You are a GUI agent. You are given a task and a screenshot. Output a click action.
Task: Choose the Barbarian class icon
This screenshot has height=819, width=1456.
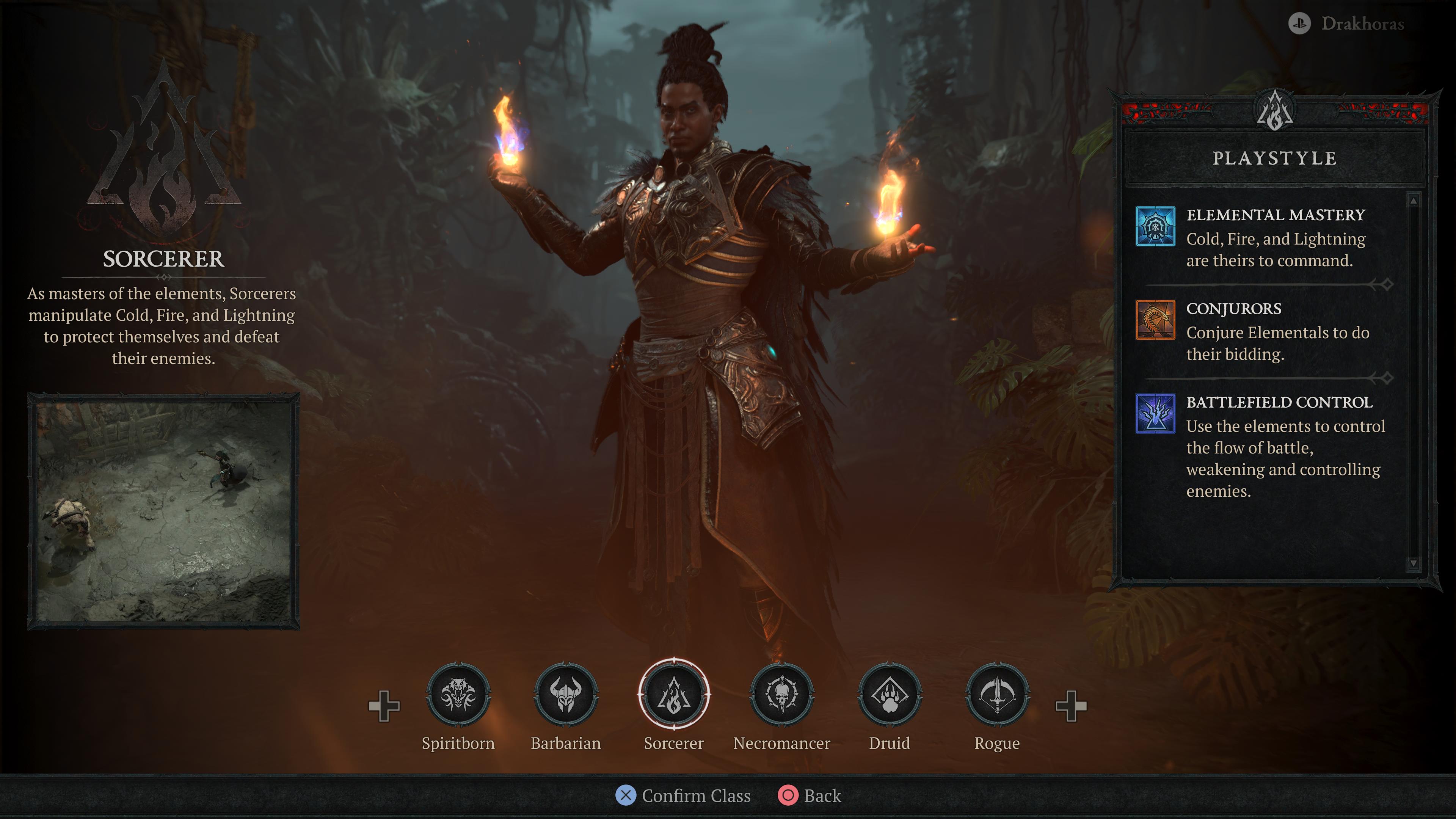pos(566,695)
